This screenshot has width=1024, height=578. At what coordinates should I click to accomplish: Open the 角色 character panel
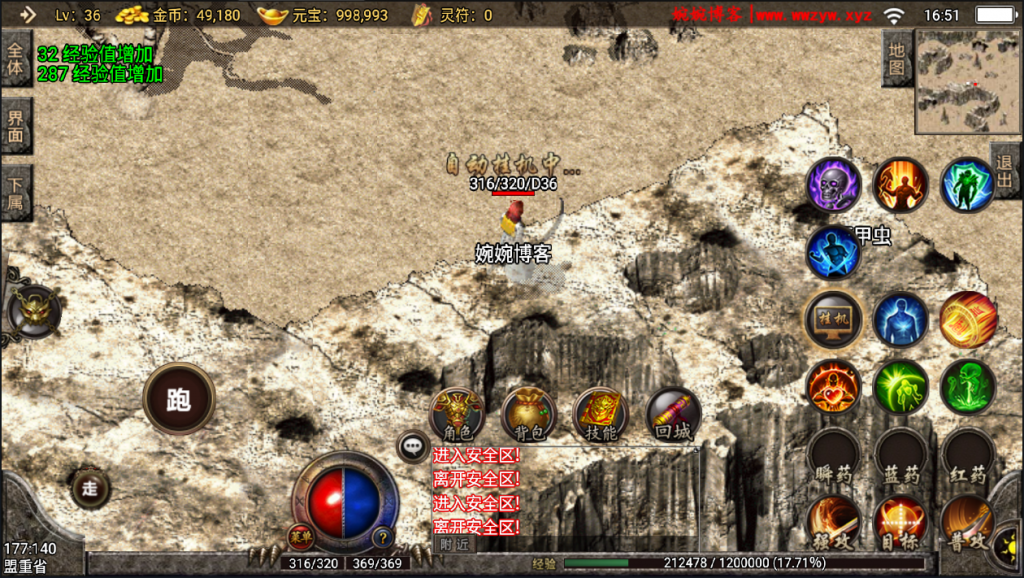click(x=457, y=413)
